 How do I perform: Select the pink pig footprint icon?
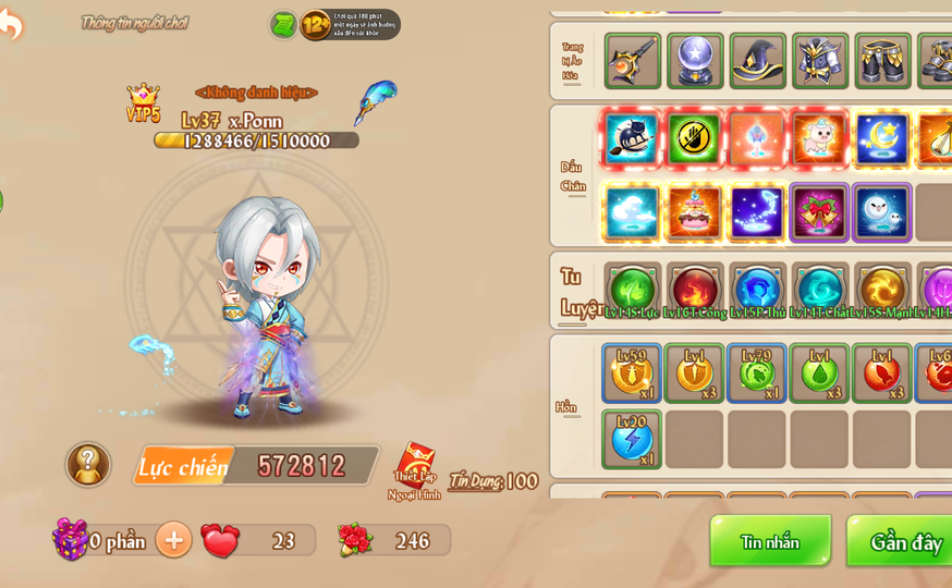819,138
